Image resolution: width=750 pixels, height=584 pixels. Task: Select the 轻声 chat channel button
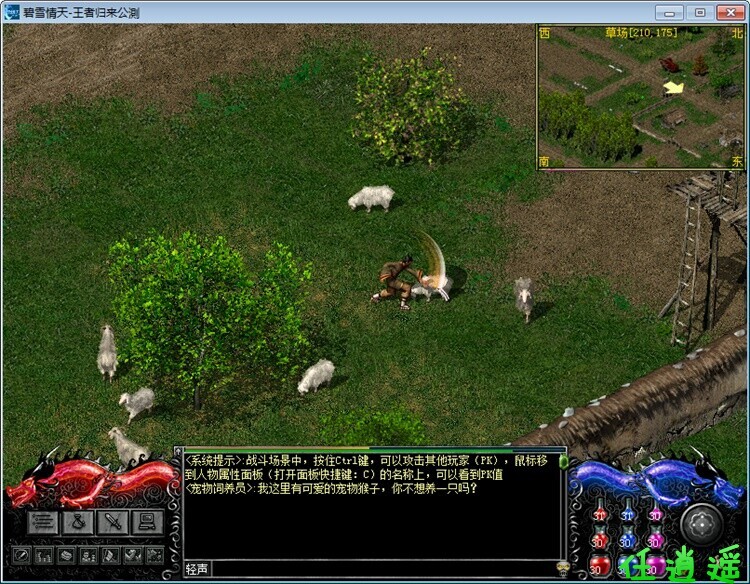pyautogui.click(x=198, y=569)
